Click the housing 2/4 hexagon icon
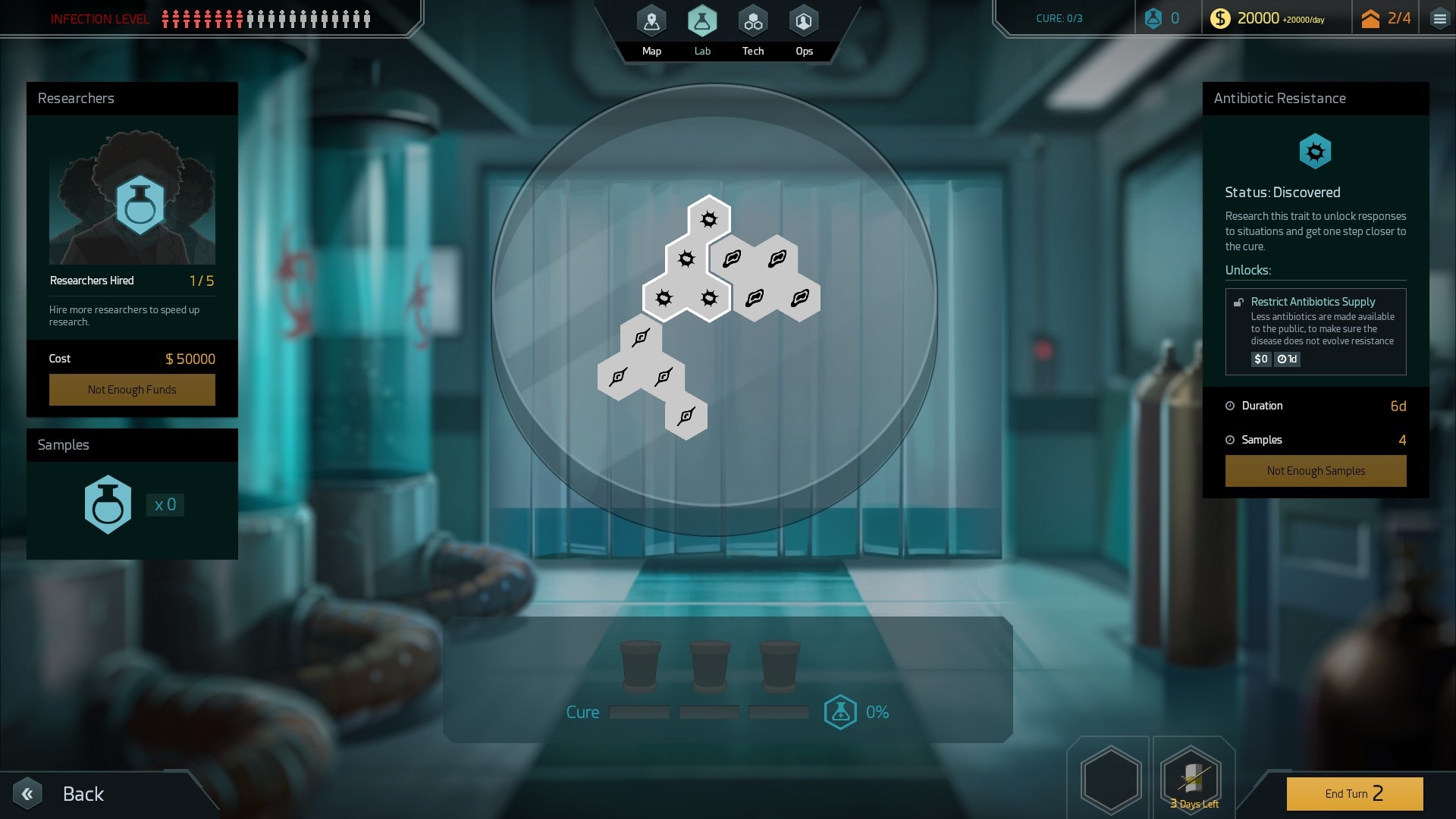 pyautogui.click(x=1371, y=17)
